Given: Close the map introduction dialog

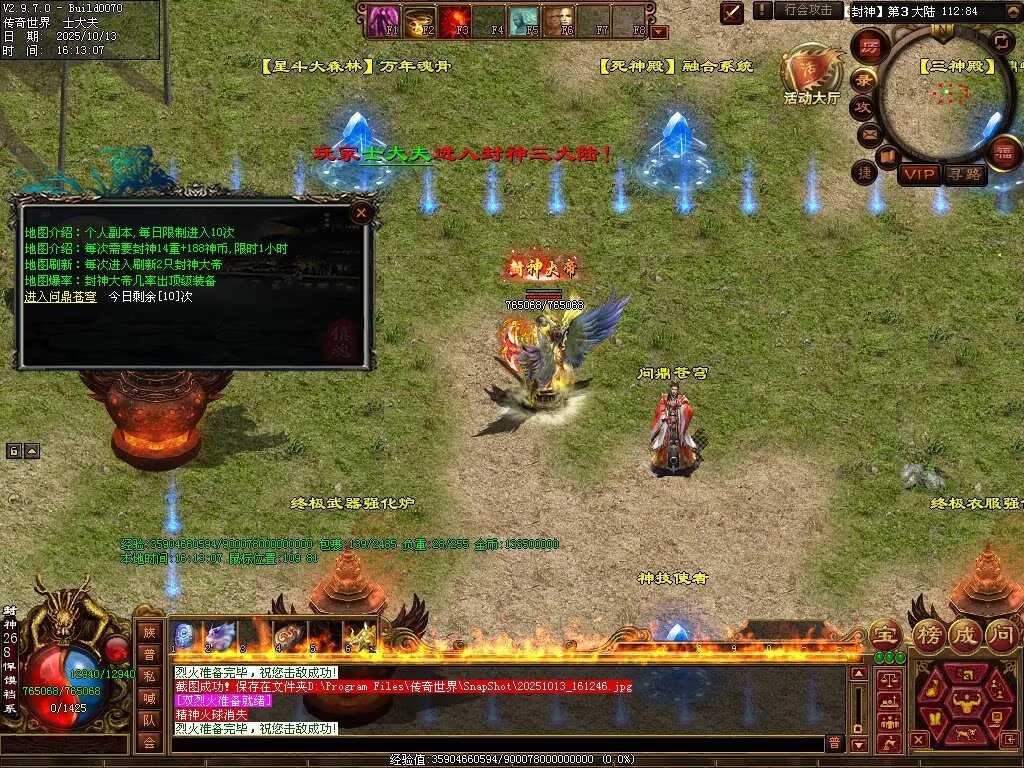Looking at the screenshot, I should pyautogui.click(x=361, y=211).
